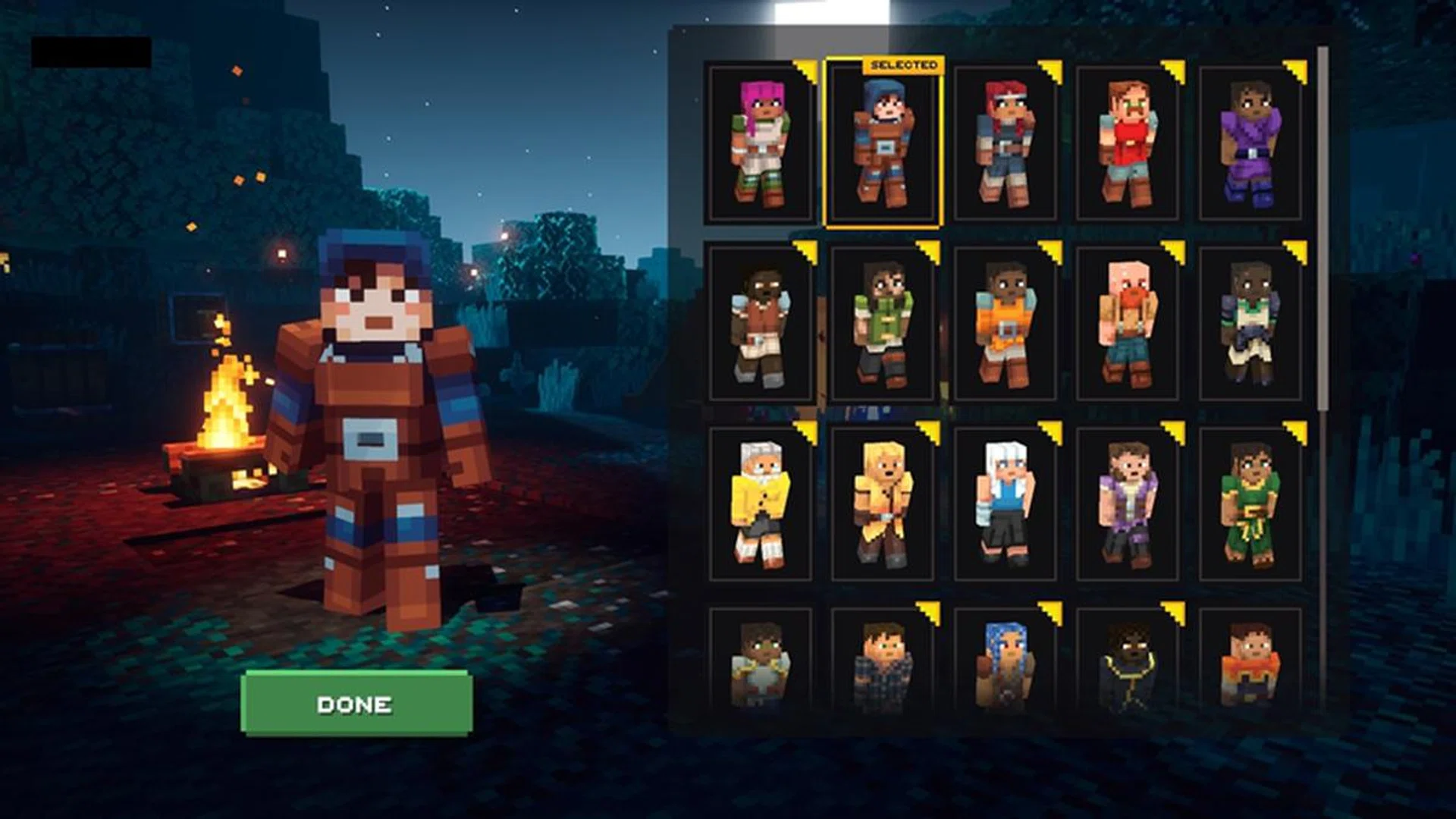Choose the blue-hooded hero marked SELECTED
This screenshot has height=819, width=1456.
882,144
